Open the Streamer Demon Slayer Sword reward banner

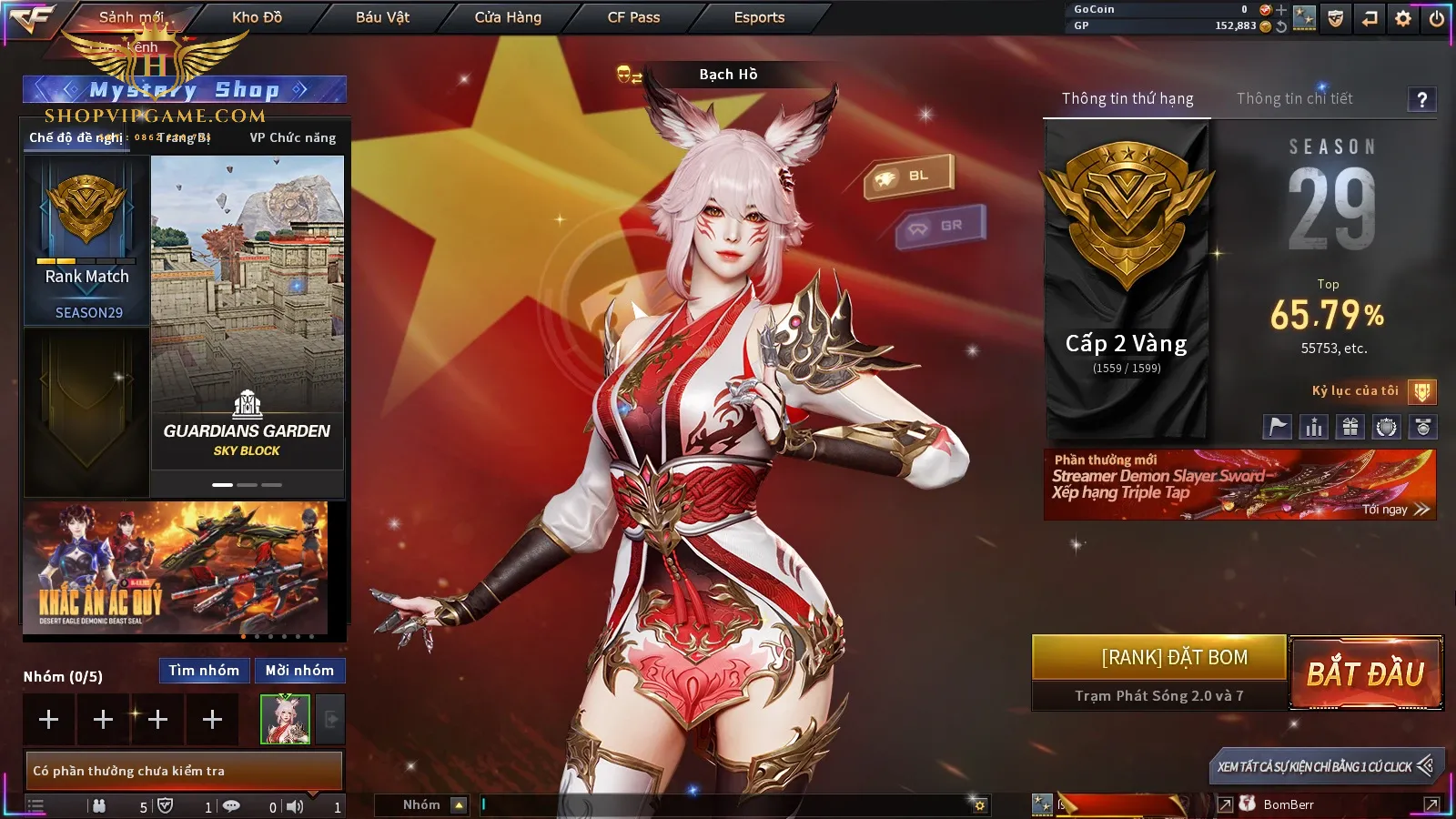[x=1239, y=485]
